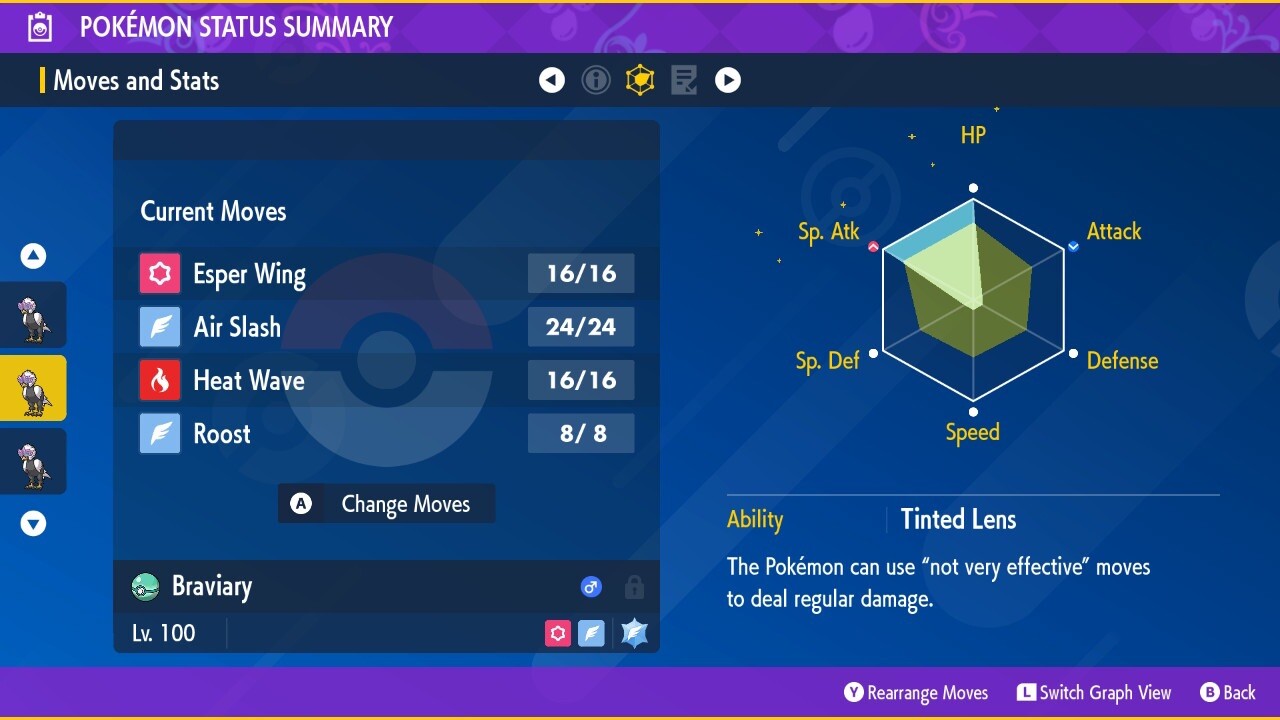Switch to the info page tab
Viewport: 1280px width, 720px height.
596,80
